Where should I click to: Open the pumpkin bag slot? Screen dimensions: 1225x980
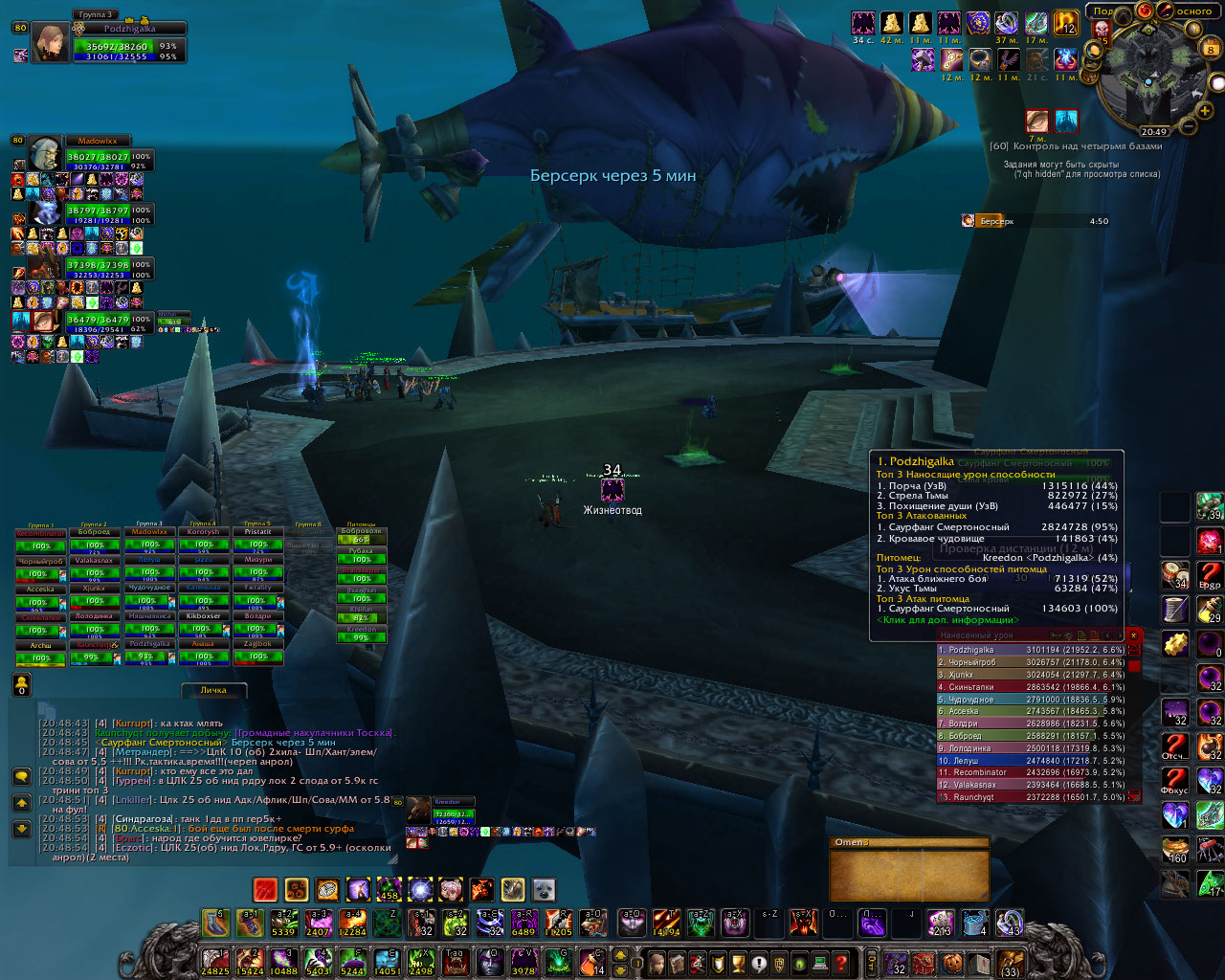coord(952,962)
